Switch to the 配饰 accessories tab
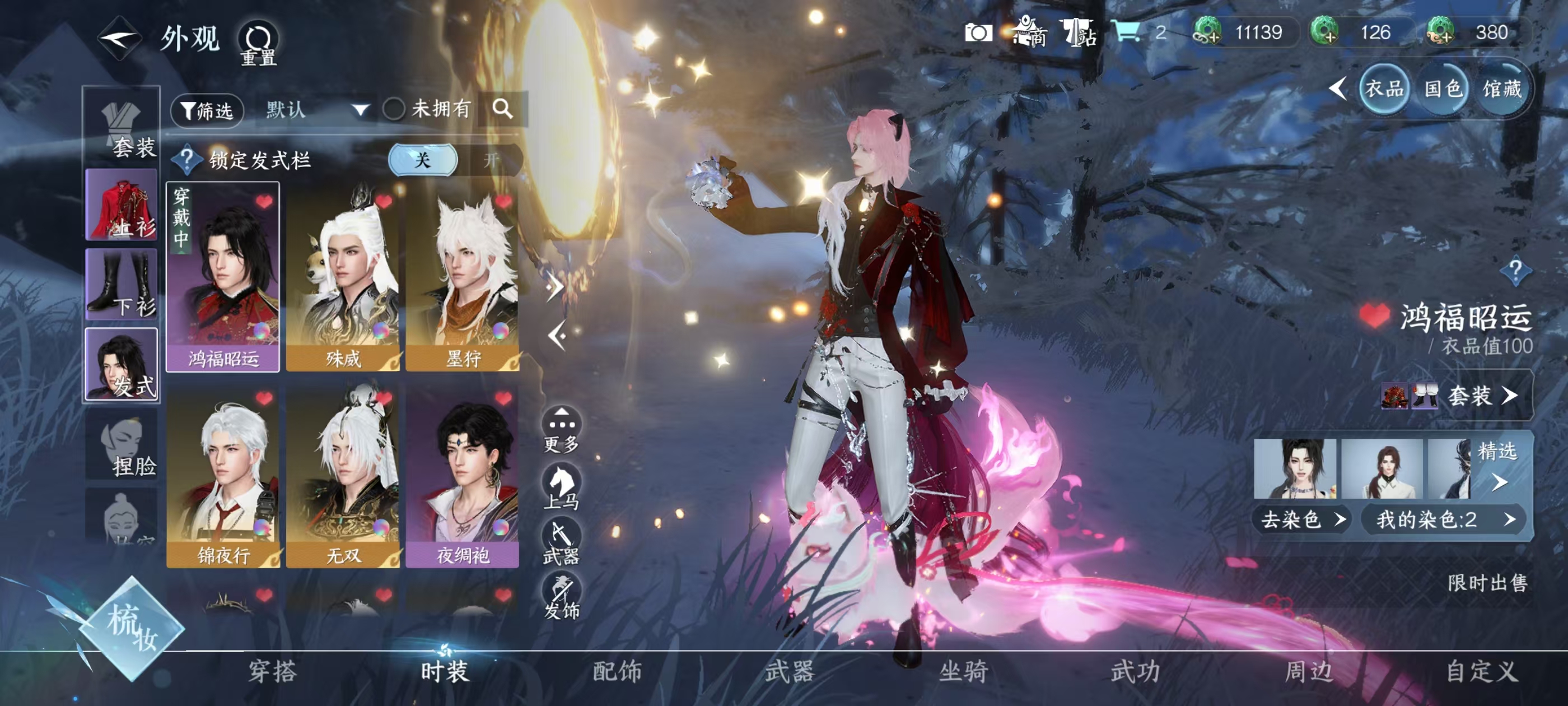1568x706 pixels. tap(617, 671)
